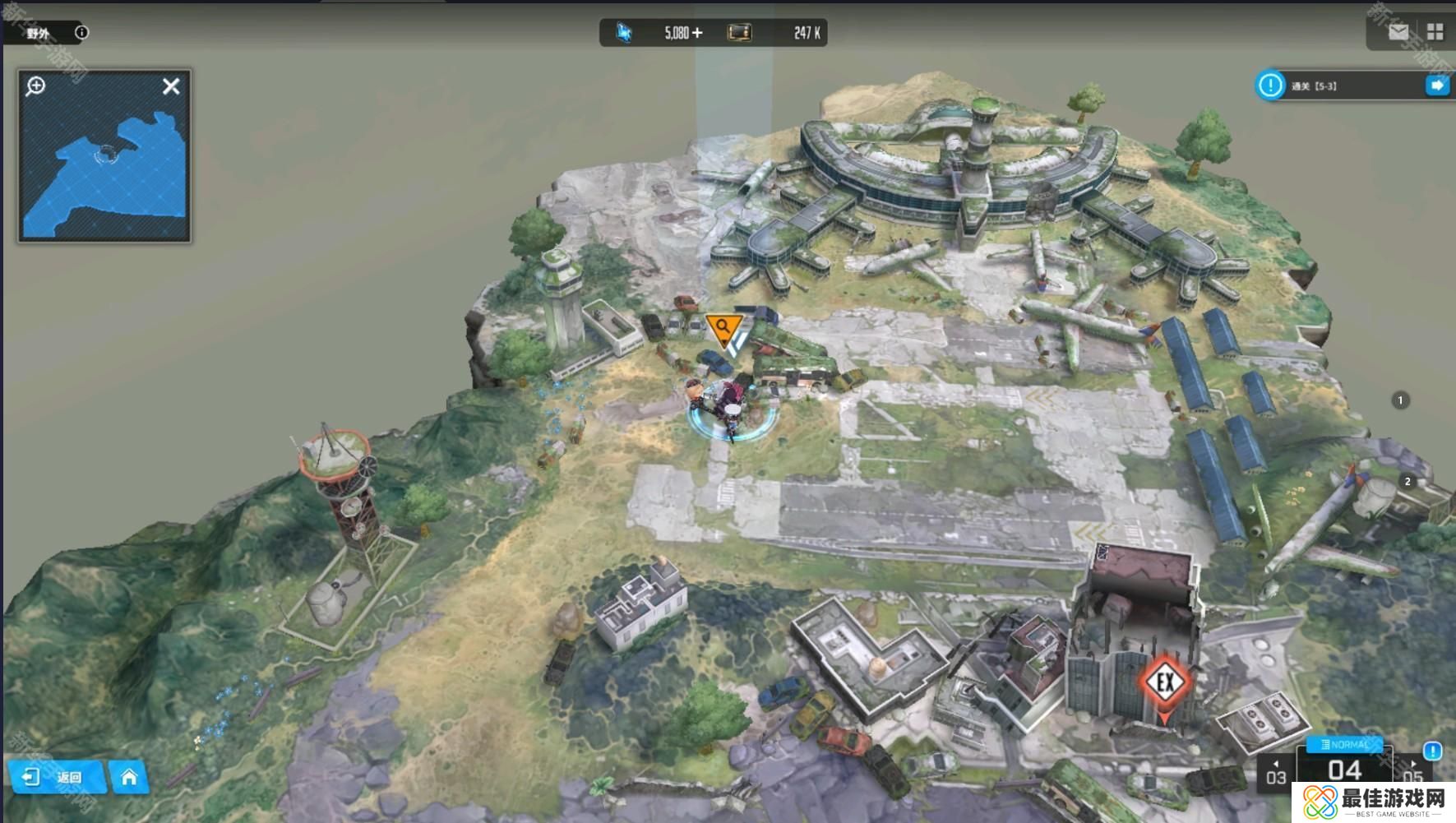Go to the 通关 [5-3] mission arrow
The width and height of the screenshot is (1456, 823).
pyautogui.click(x=1437, y=86)
